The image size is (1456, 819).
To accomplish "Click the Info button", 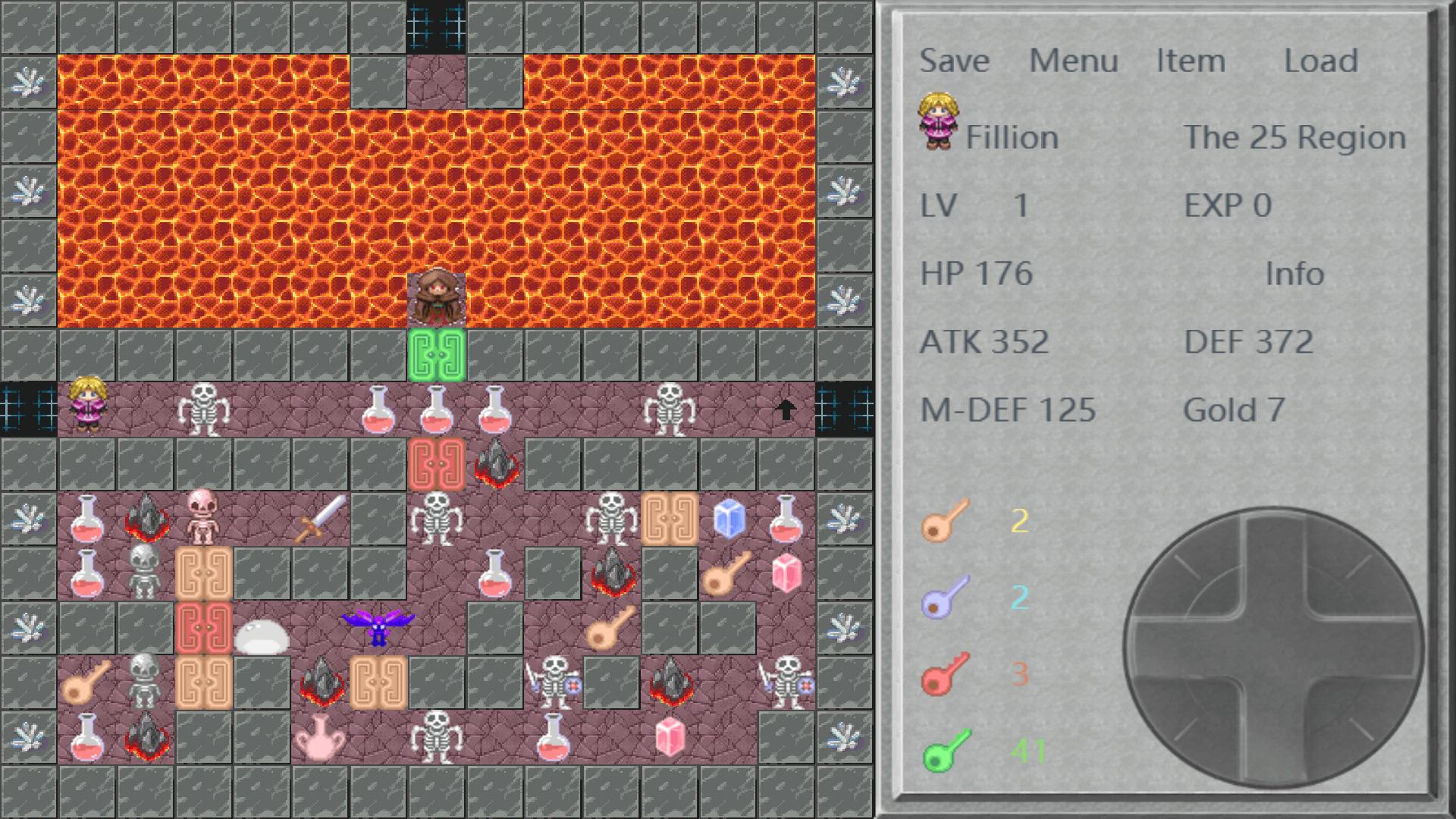I will coord(1294,275).
